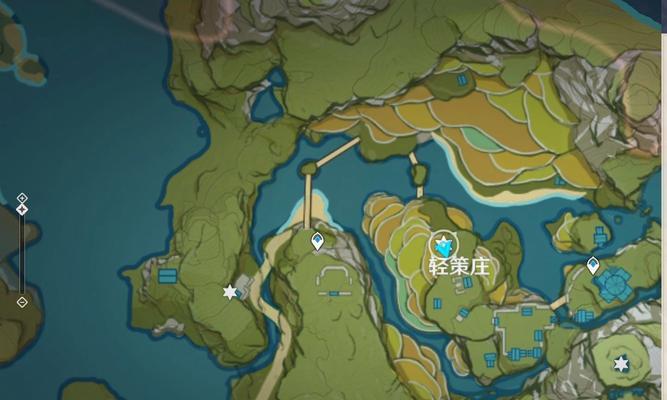Click the map zoom-in plus button
This screenshot has width=667, height=400.
[x=22, y=198]
